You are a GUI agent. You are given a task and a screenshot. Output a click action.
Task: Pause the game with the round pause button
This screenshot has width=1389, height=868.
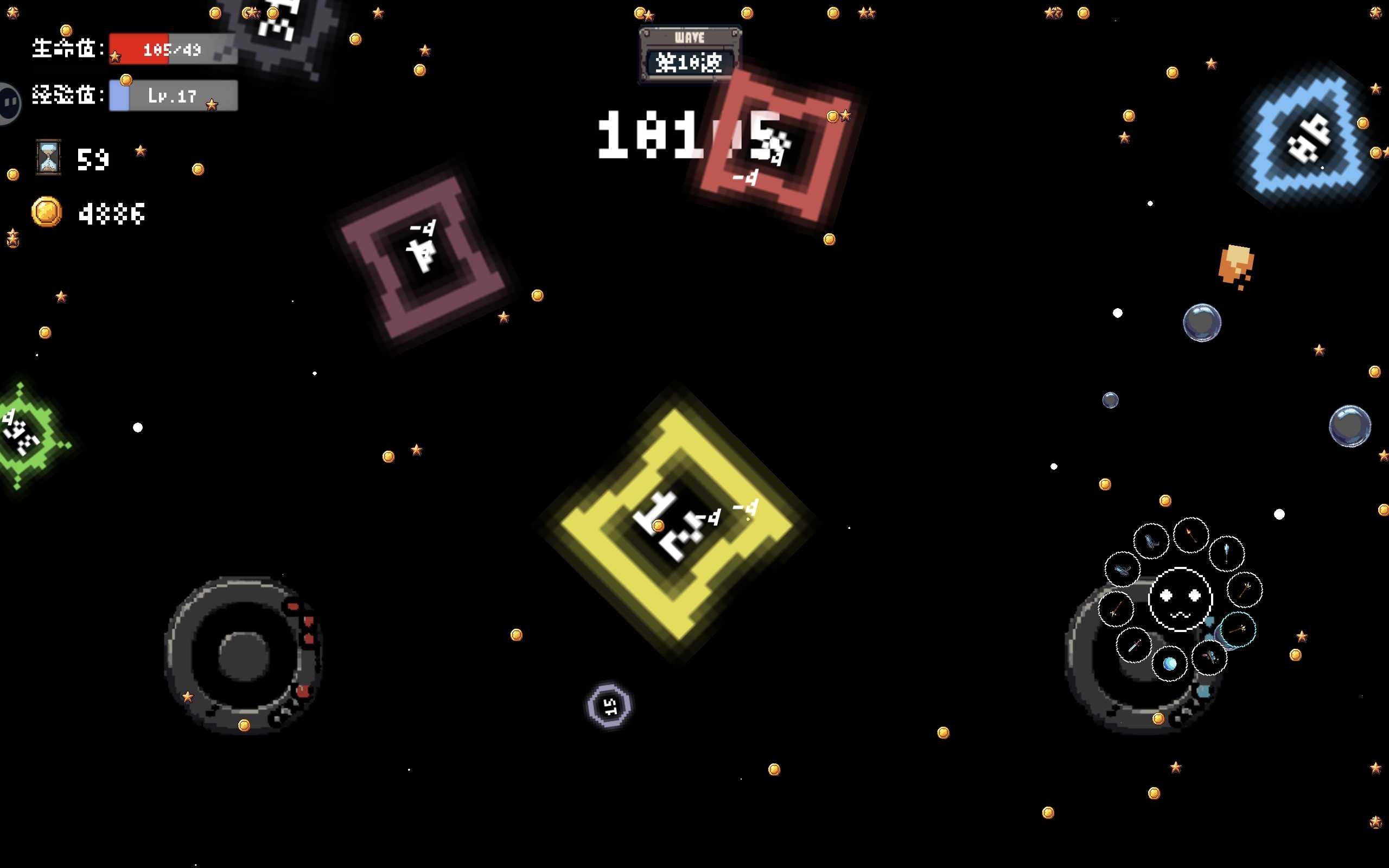8,103
